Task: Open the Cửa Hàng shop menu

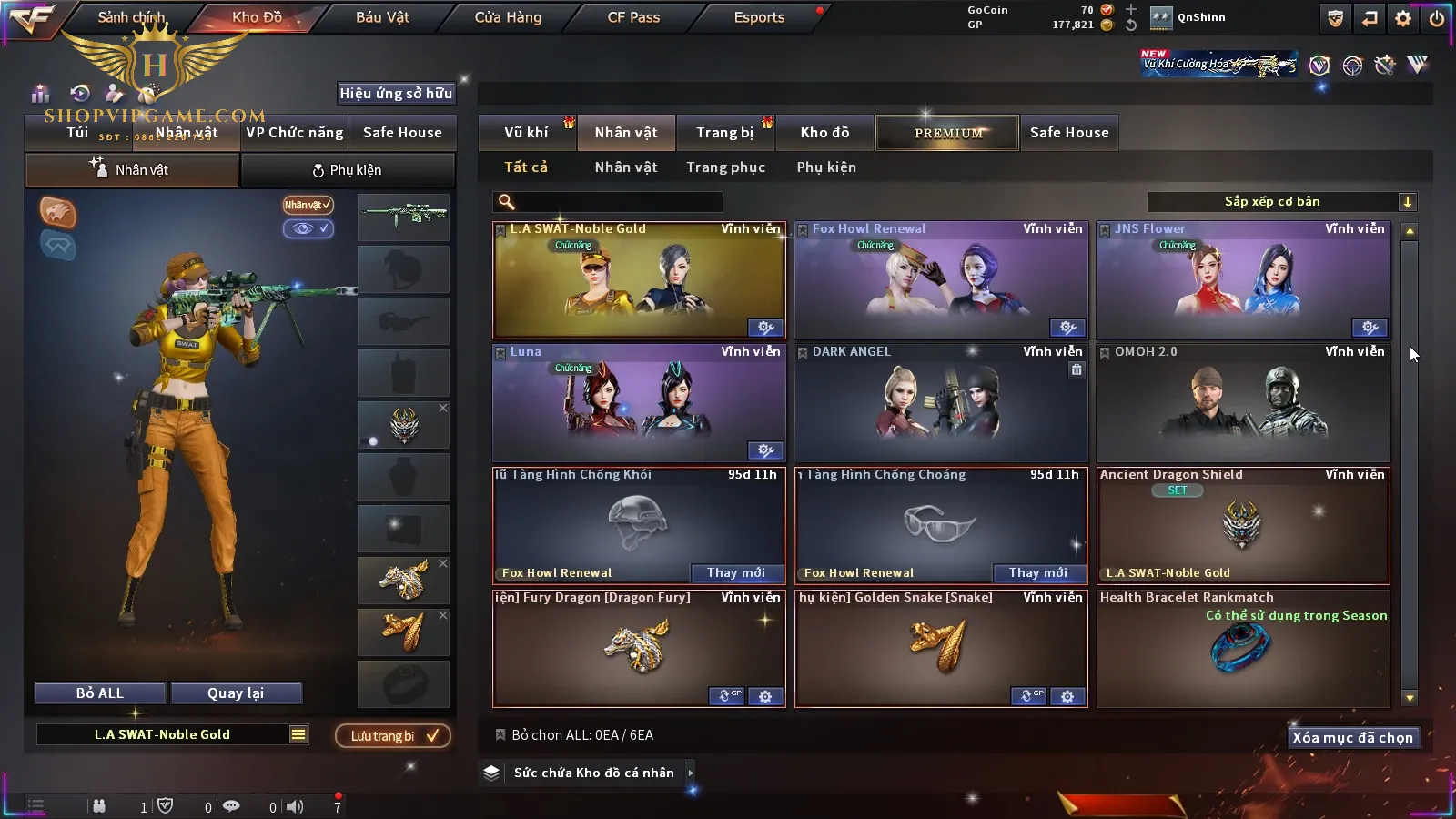Action: tap(508, 17)
